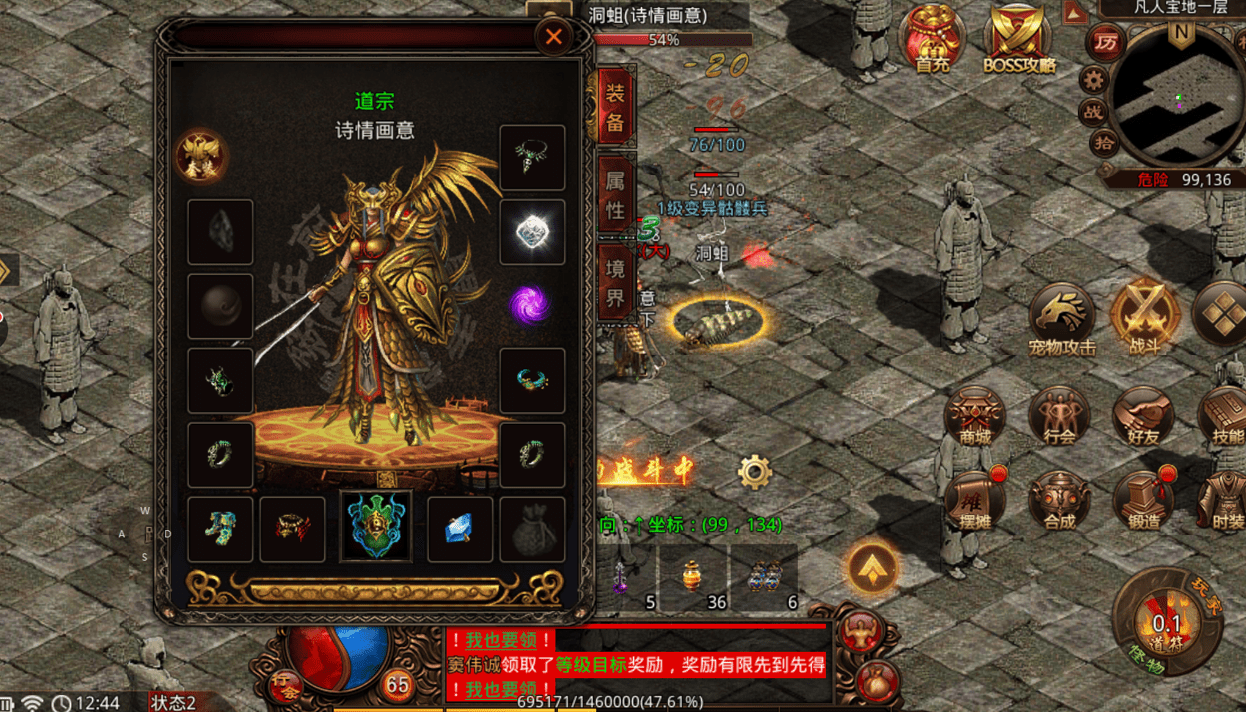Activate 宠物攻击 pet attack

(x=1062, y=320)
